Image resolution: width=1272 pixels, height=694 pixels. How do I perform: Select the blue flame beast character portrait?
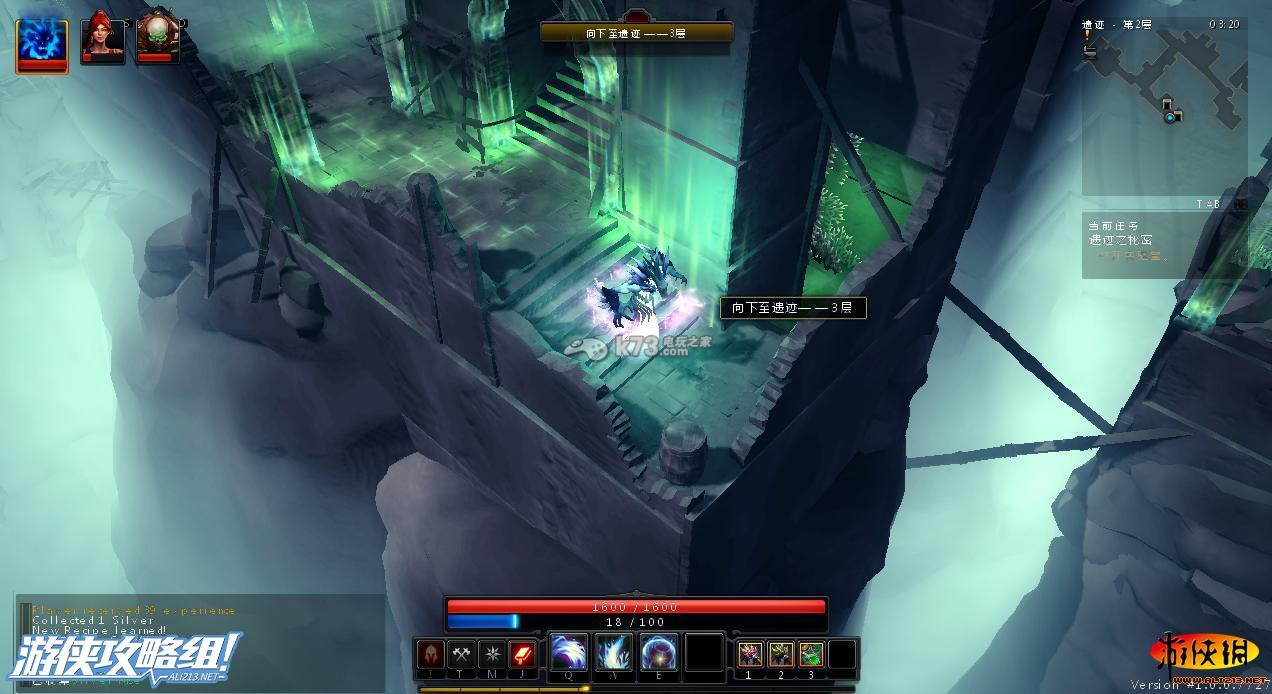(42, 45)
